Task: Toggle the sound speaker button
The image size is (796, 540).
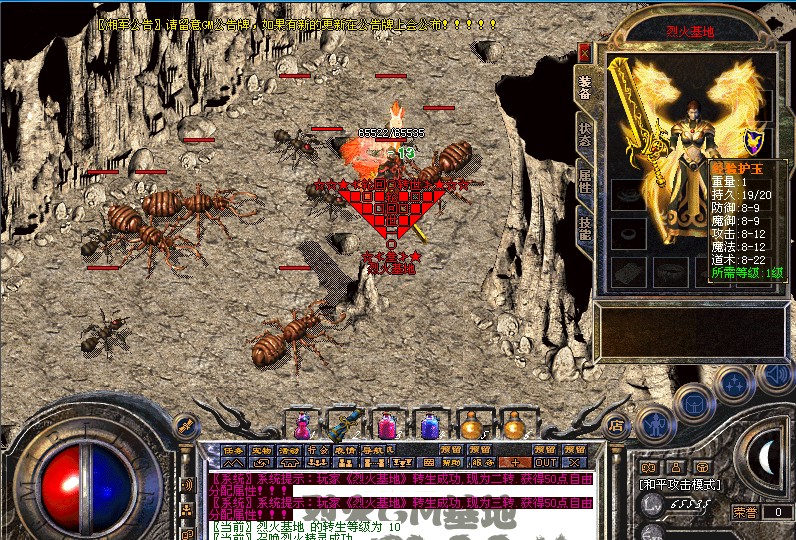Action: click(773, 374)
